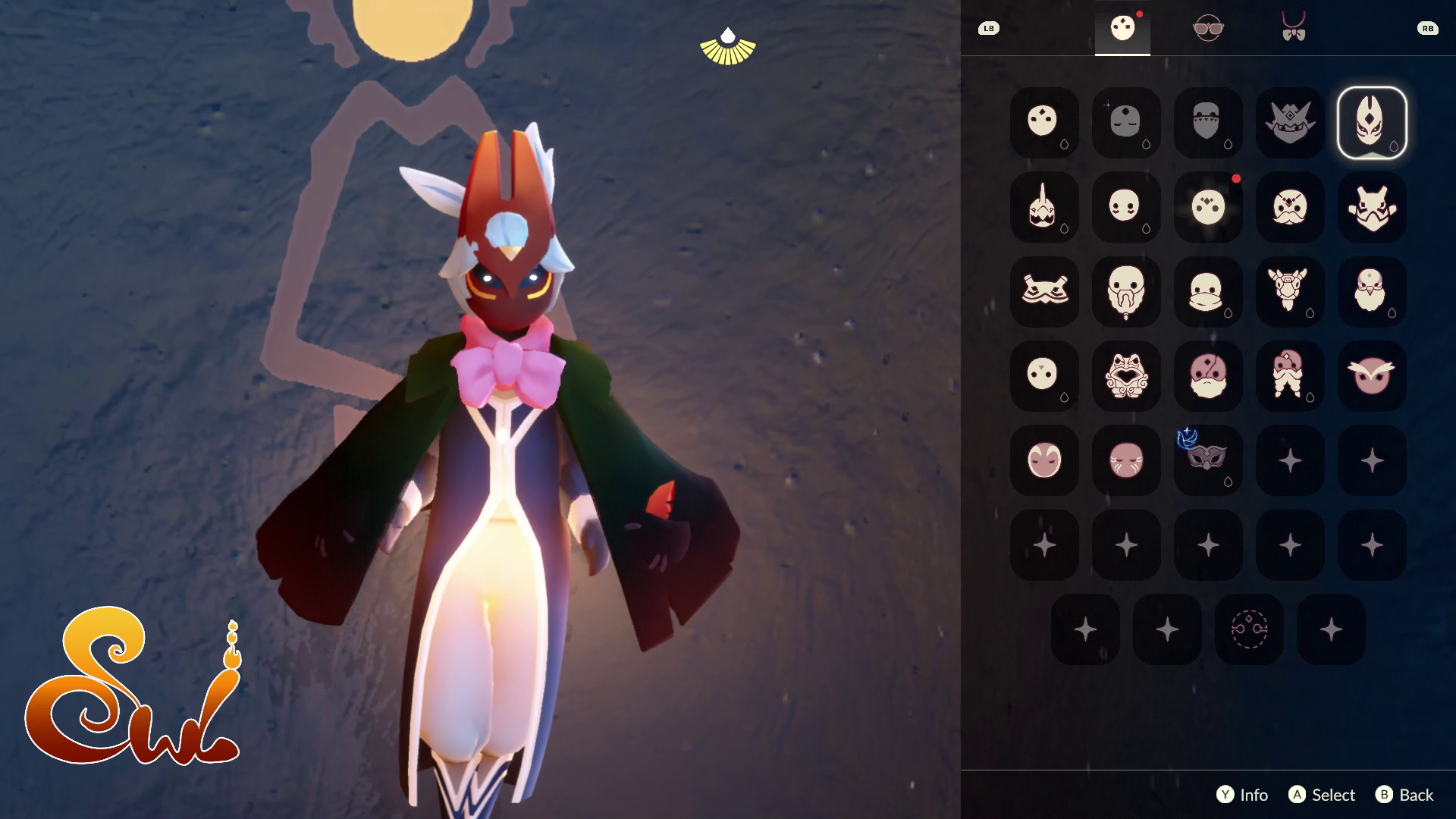Viewport: 1456px width, 819px height.
Task: Select the mask category tab
Action: click(x=1122, y=29)
